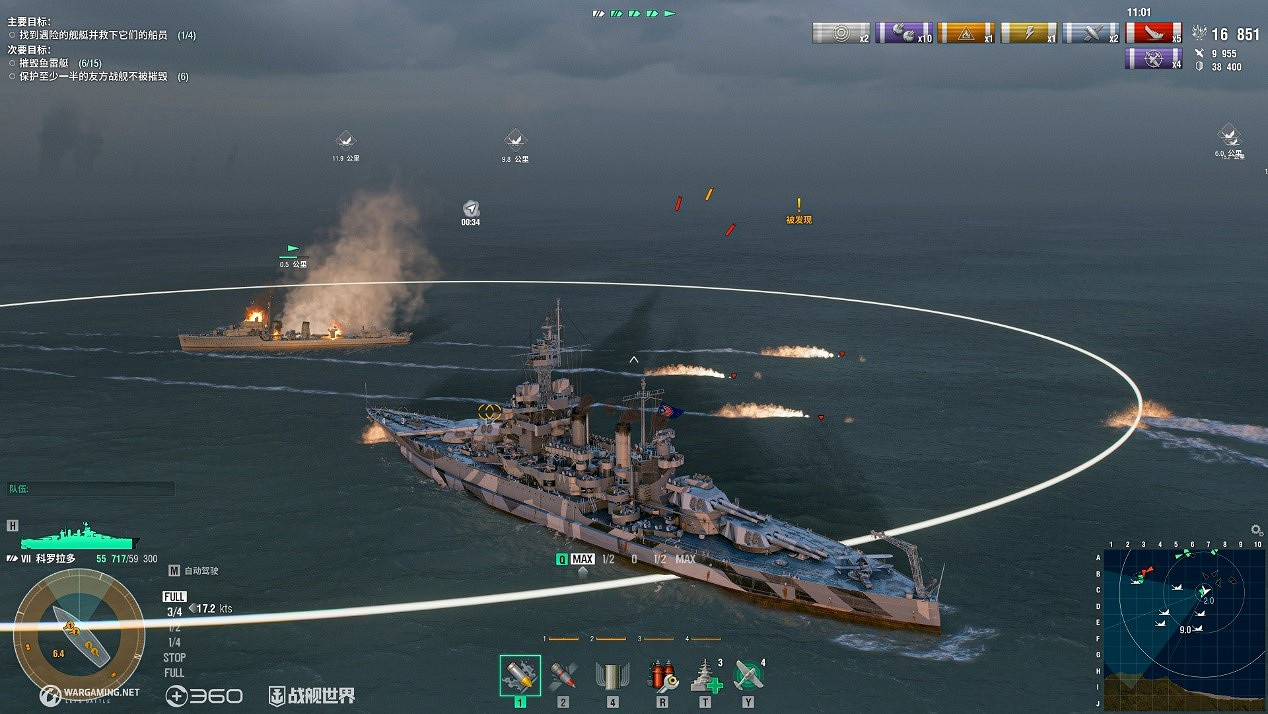
Task: Activate the Damage Control Party consumable
Action: (x=661, y=676)
